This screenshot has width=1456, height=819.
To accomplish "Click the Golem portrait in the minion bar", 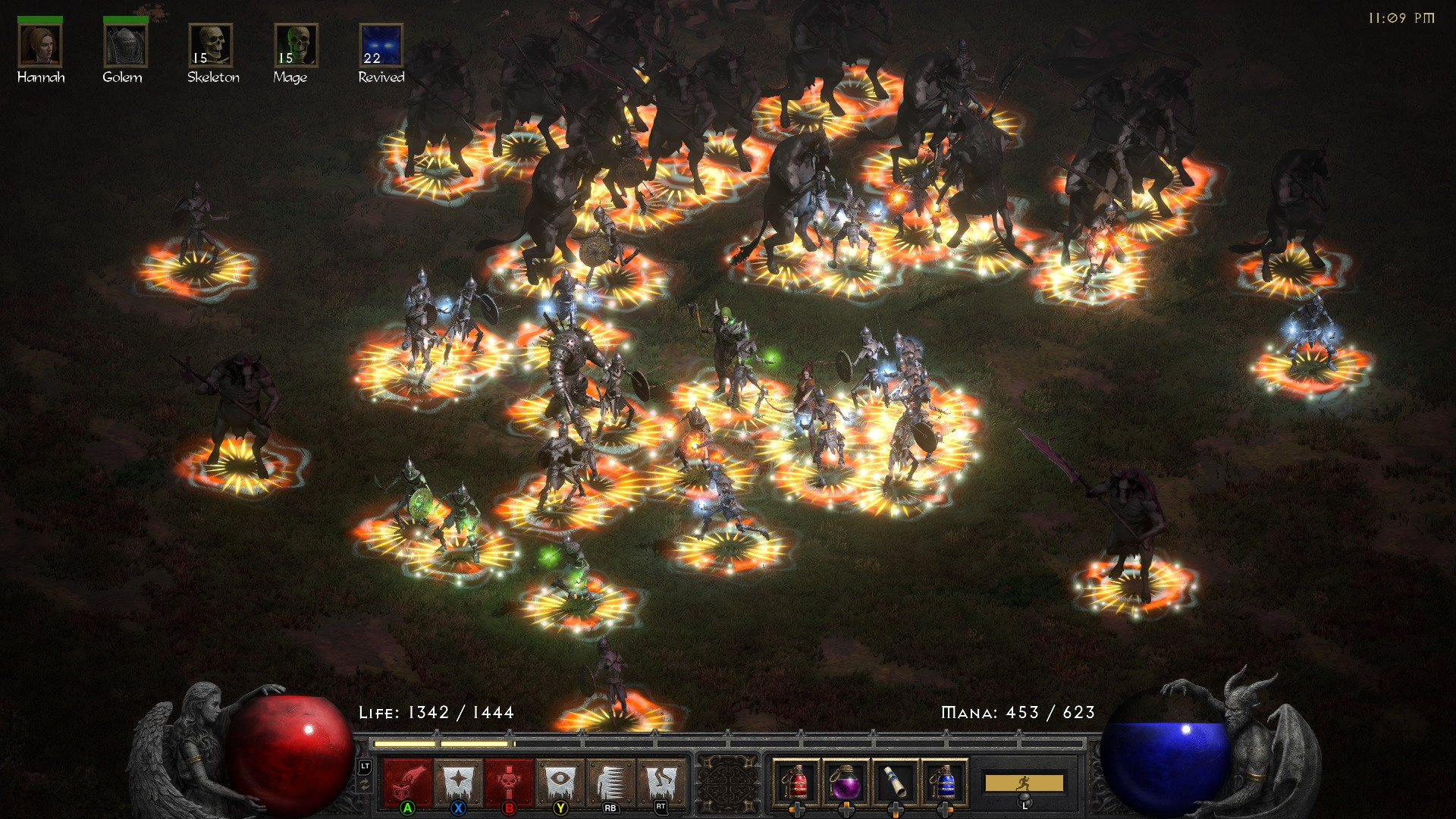I will pyautogui.click(x=125, y=47).
